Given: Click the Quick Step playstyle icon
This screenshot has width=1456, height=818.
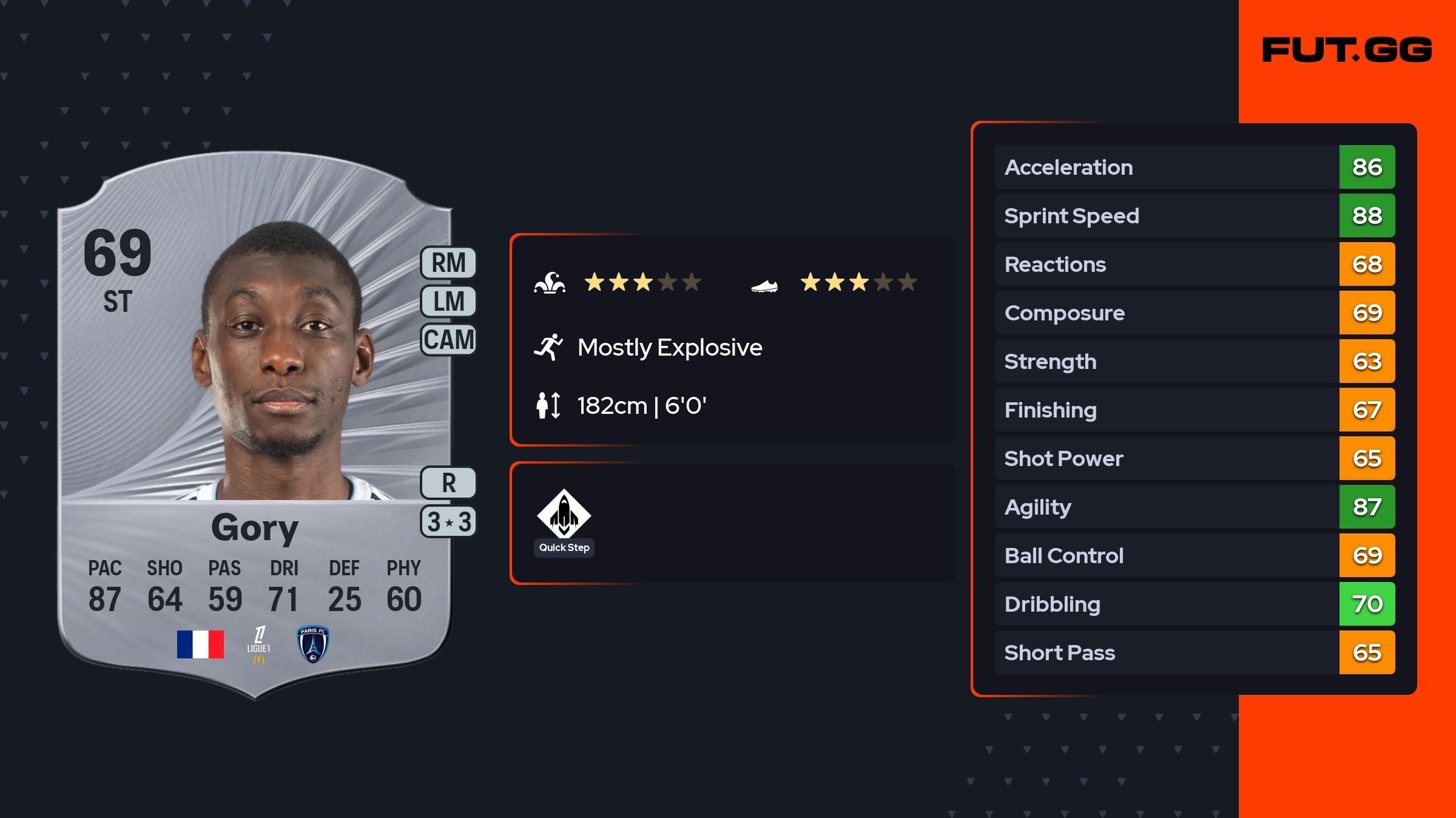Looking at the screenshot, I should click(x=564, y=513).
